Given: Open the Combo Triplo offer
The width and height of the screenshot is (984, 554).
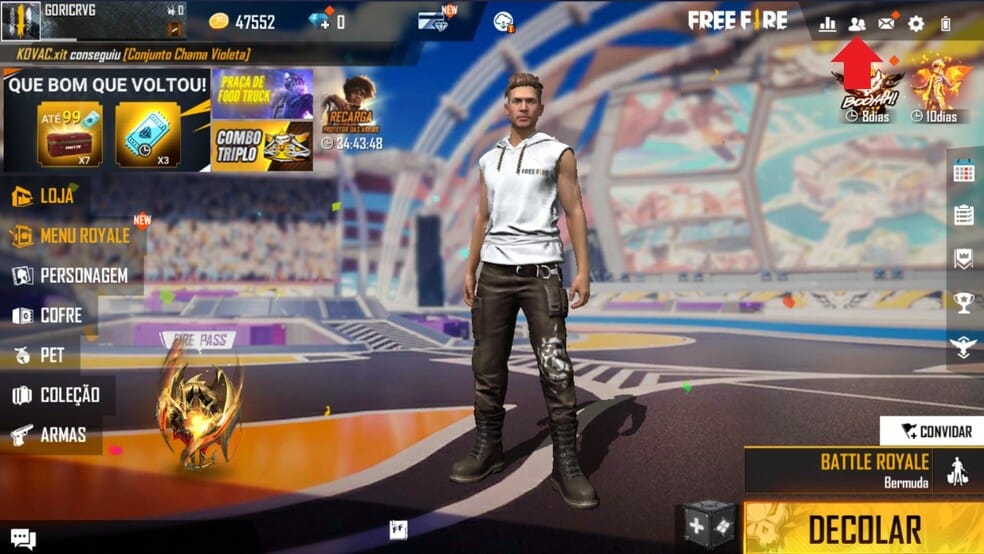Looking at the screenshot, I should tap(262, 147).
